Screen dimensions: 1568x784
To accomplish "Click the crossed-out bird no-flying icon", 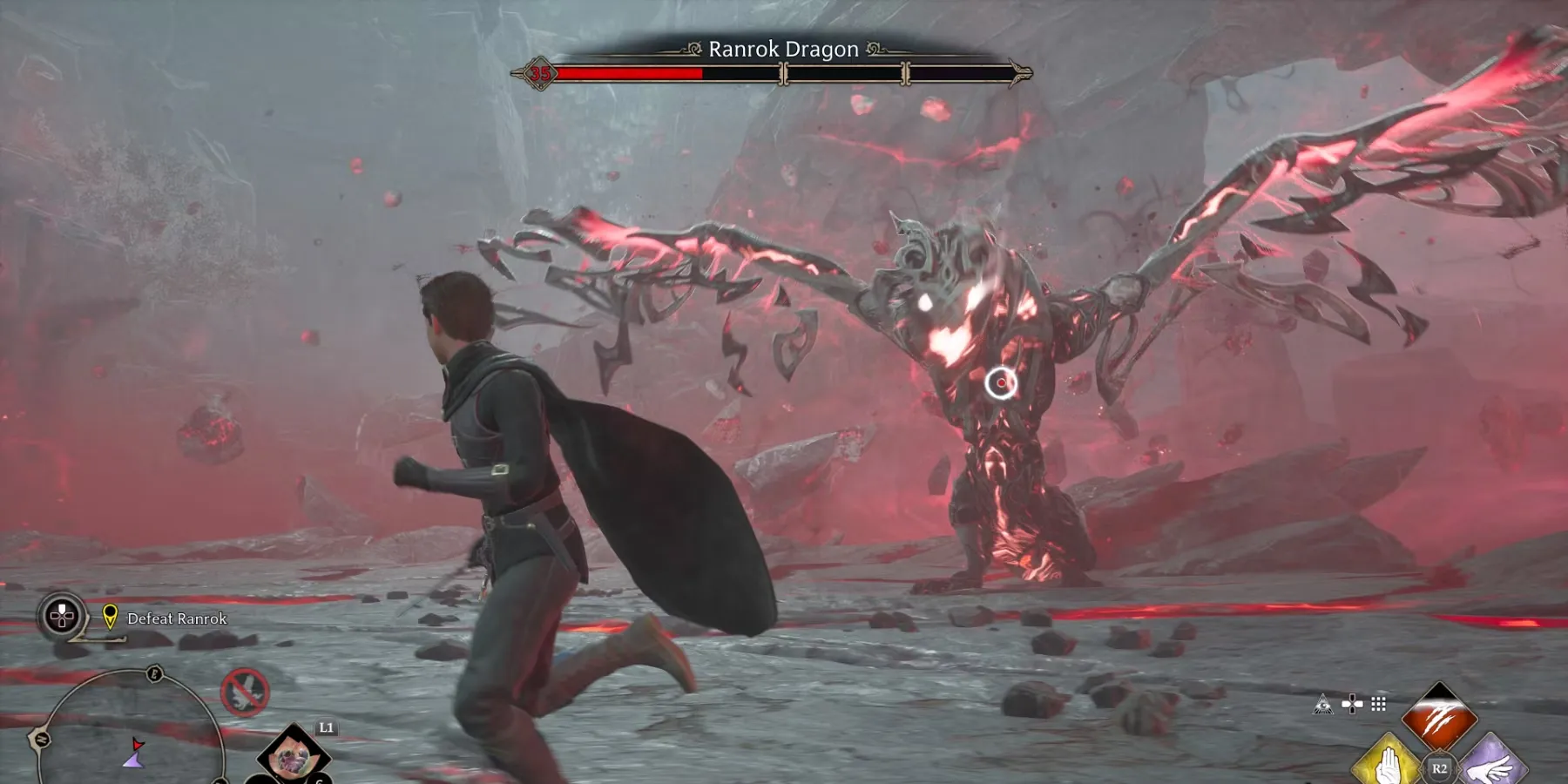I will (245, 693).
